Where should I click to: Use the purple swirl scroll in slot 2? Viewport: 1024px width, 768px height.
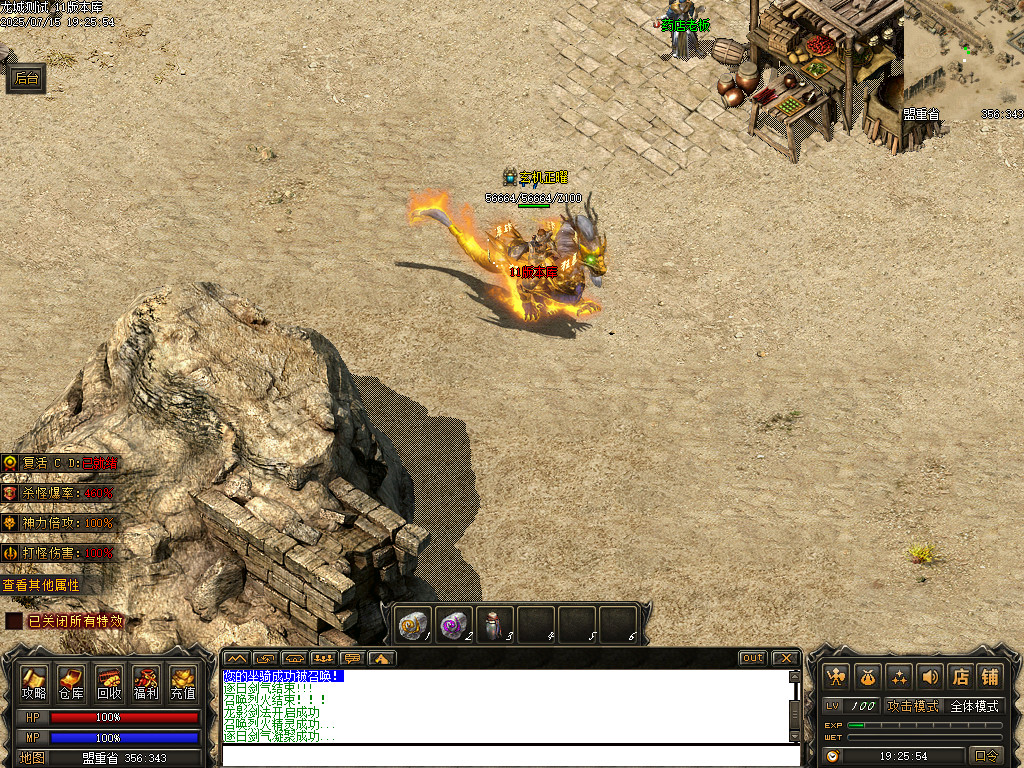tap(454, 624)
